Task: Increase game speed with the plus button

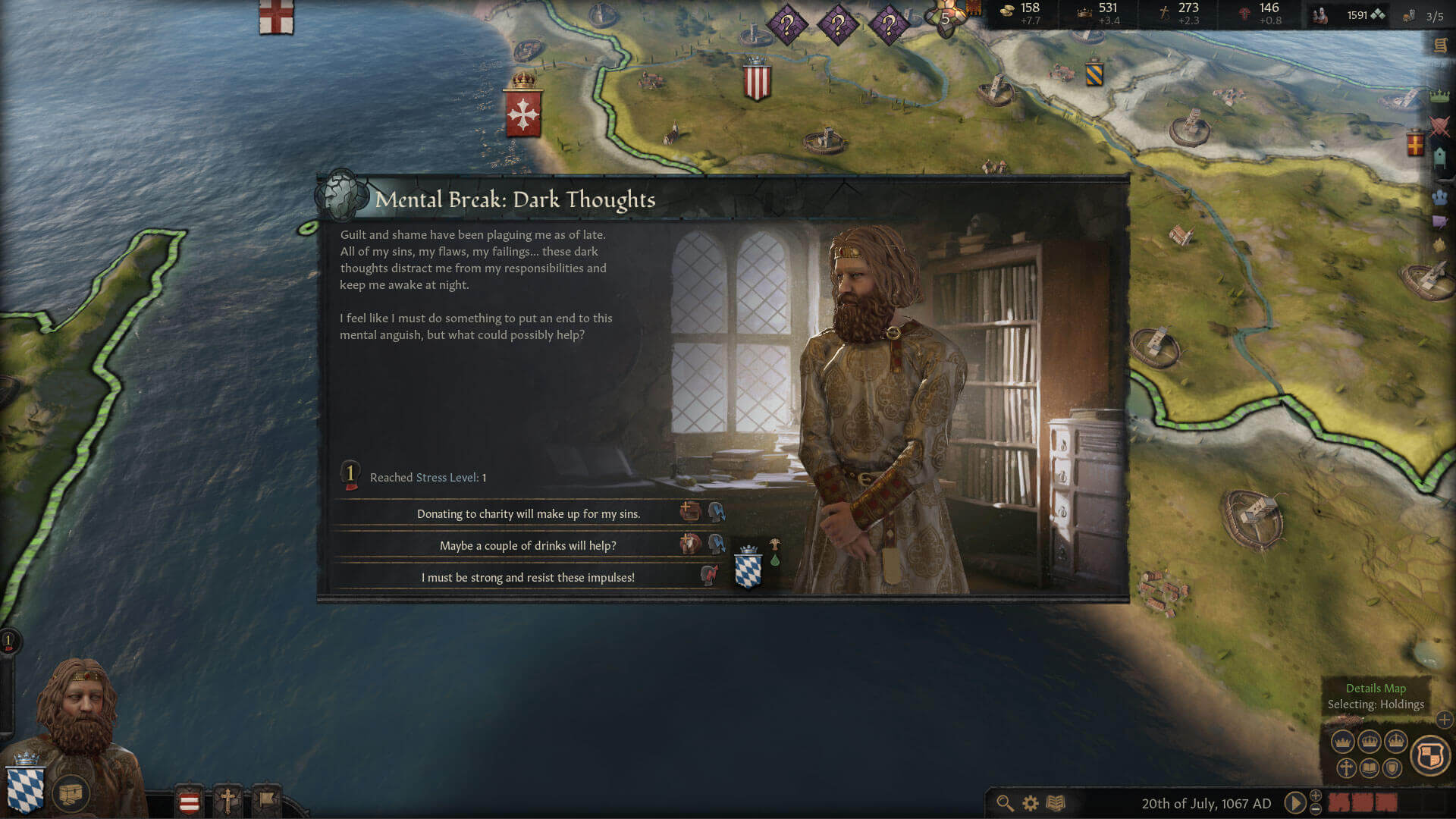Action: [1316, 795]
